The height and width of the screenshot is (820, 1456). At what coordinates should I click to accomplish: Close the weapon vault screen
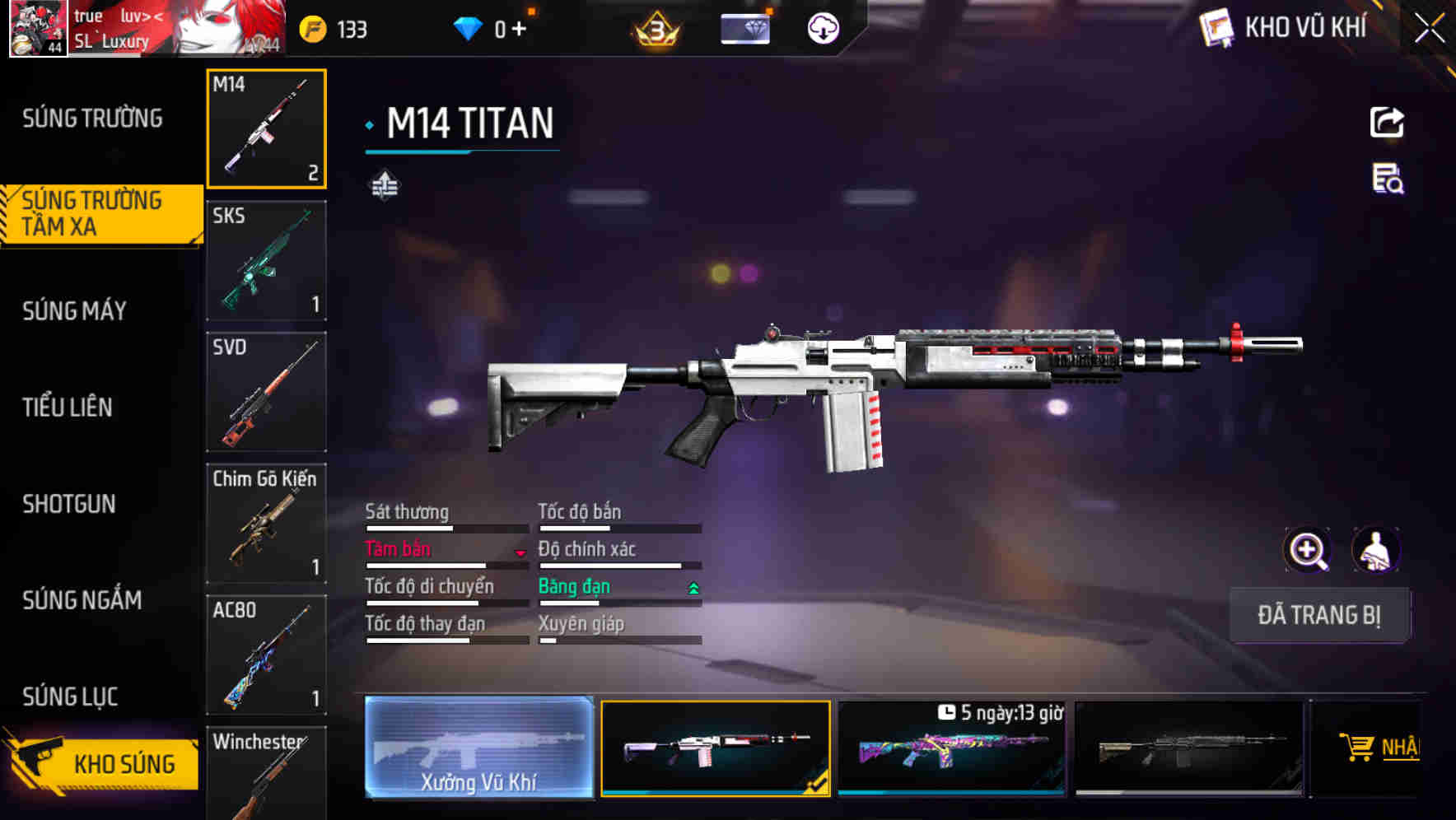[1429, 29]
